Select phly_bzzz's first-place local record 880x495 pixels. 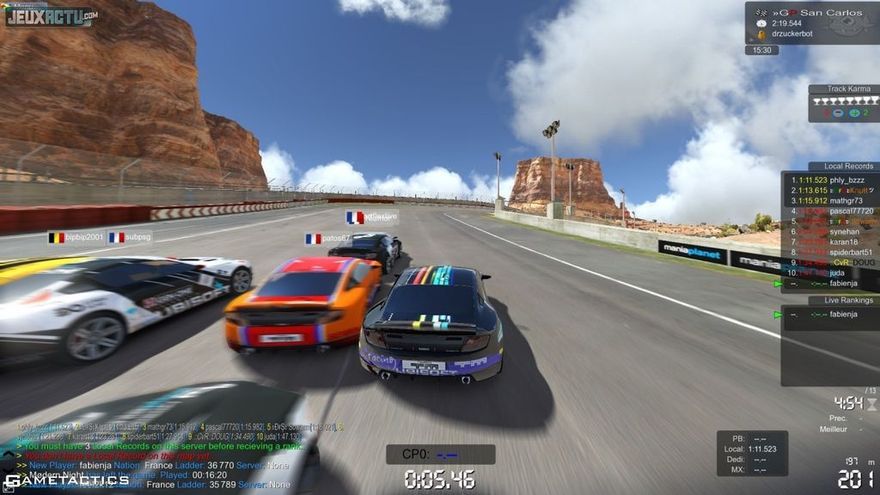(x=830, y=180)
